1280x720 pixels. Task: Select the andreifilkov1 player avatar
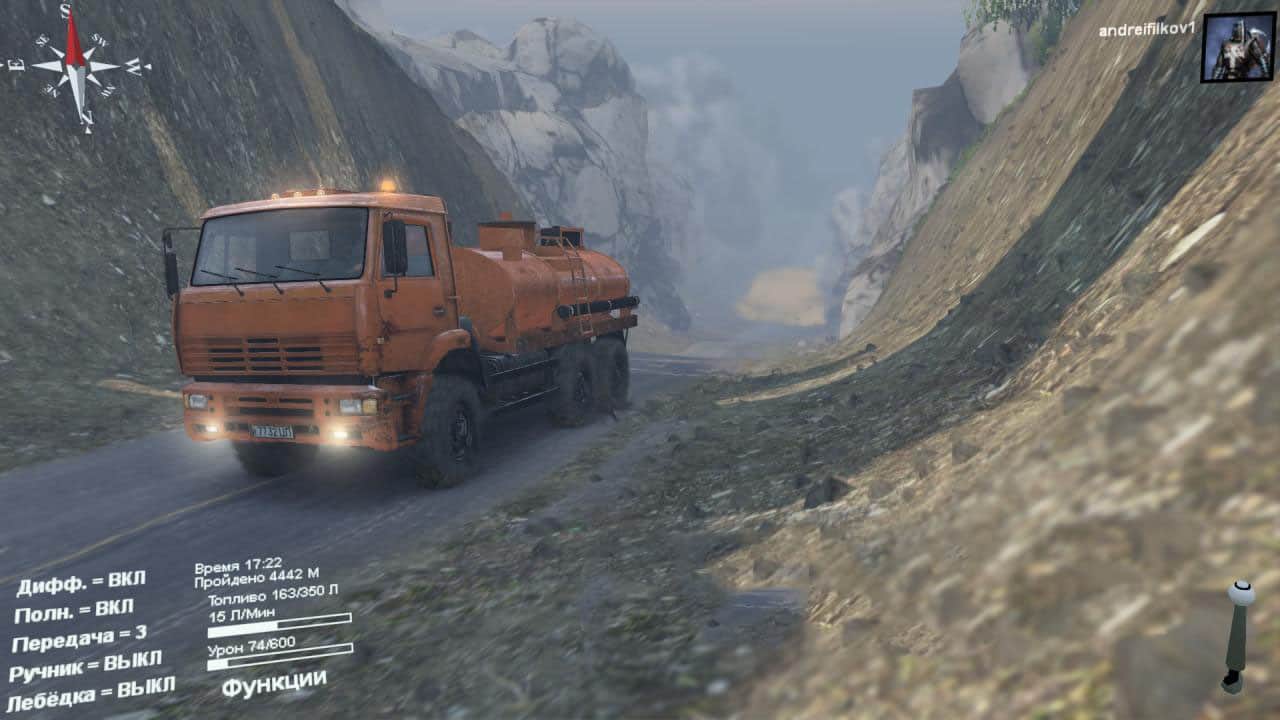[1237, 47]
